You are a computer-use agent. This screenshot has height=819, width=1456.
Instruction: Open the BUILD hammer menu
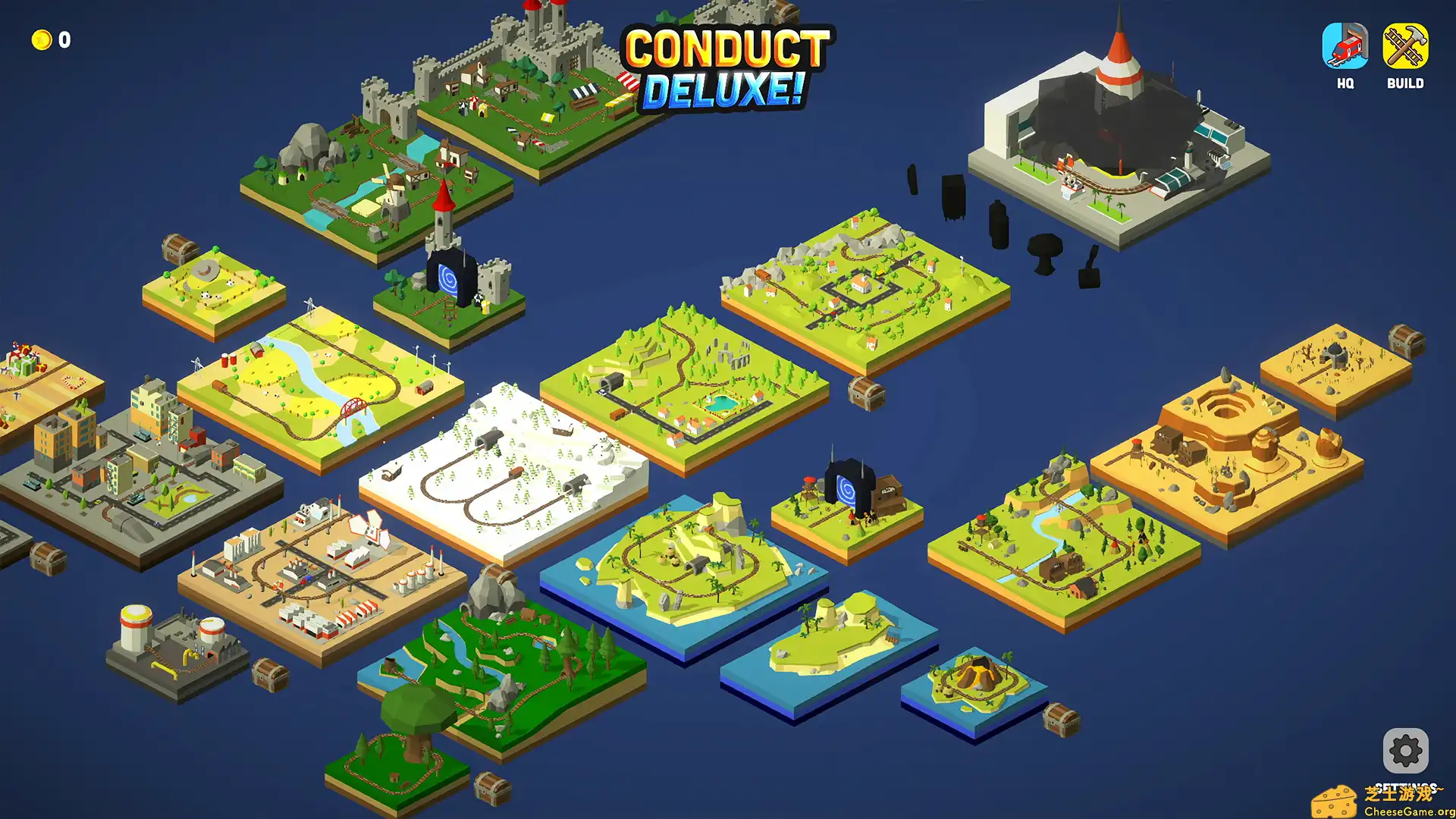[x=1404, y=47]
